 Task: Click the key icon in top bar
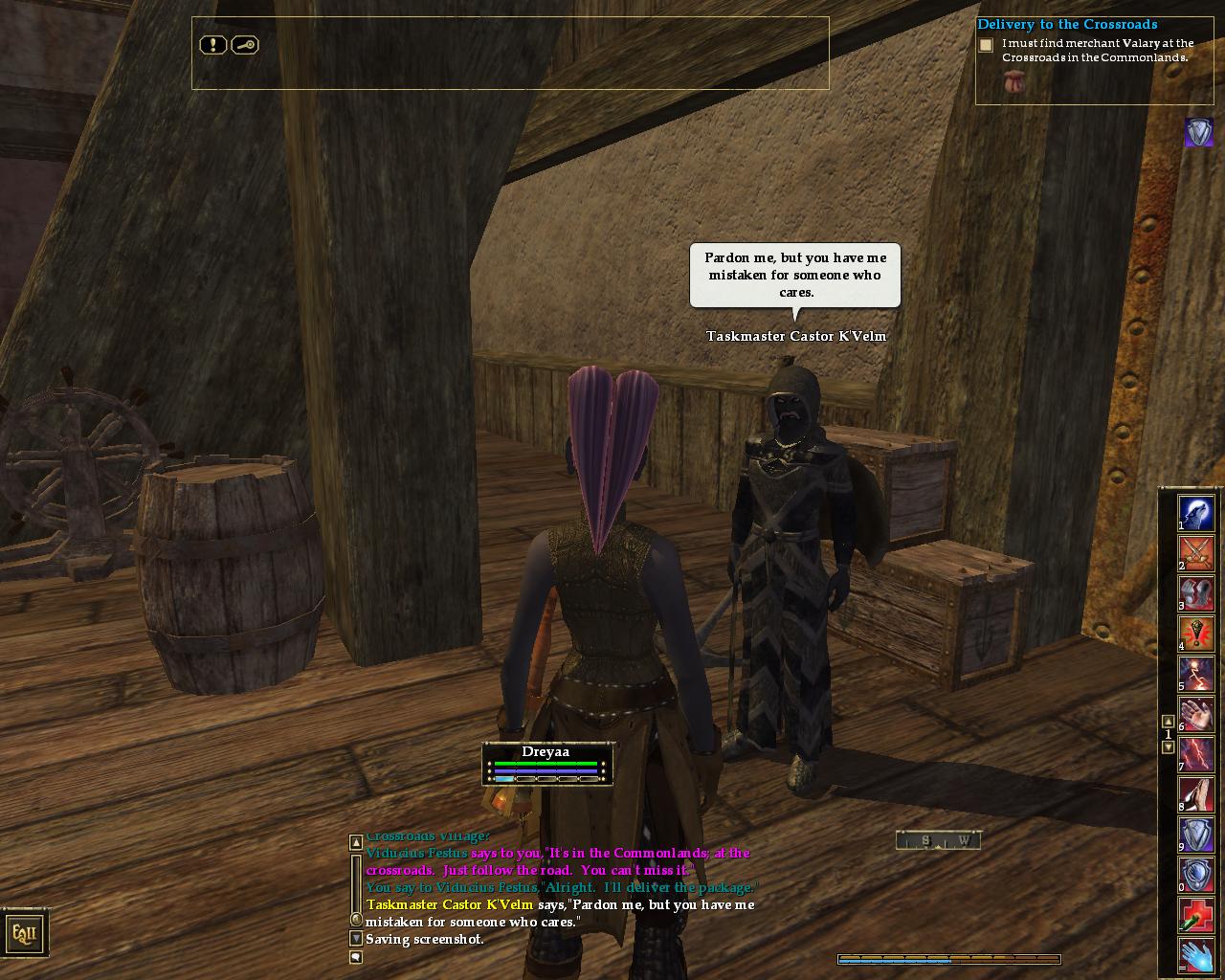[245, 45]
